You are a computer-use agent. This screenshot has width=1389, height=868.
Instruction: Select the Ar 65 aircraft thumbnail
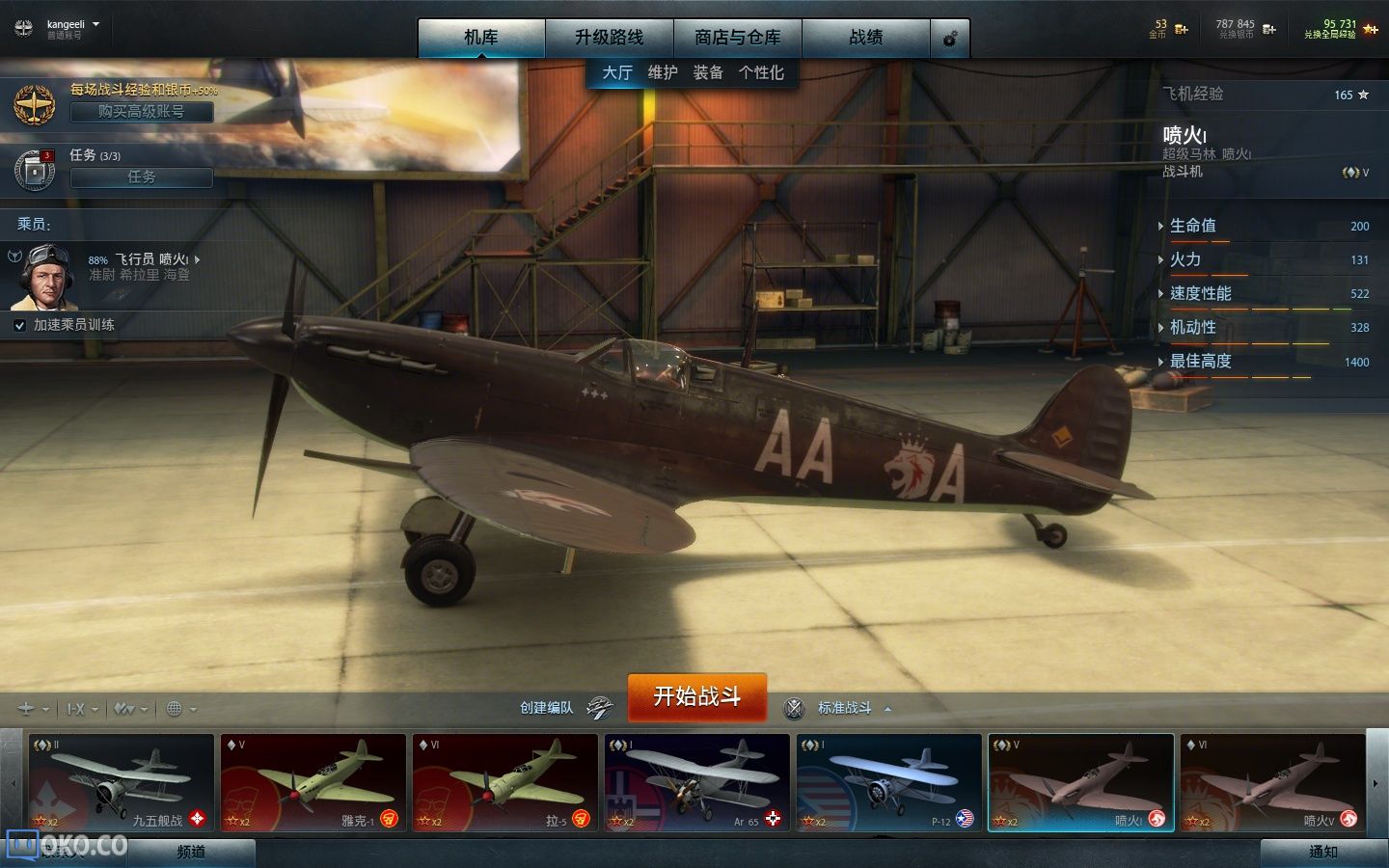pyautogui.click(x=696, y=781)
